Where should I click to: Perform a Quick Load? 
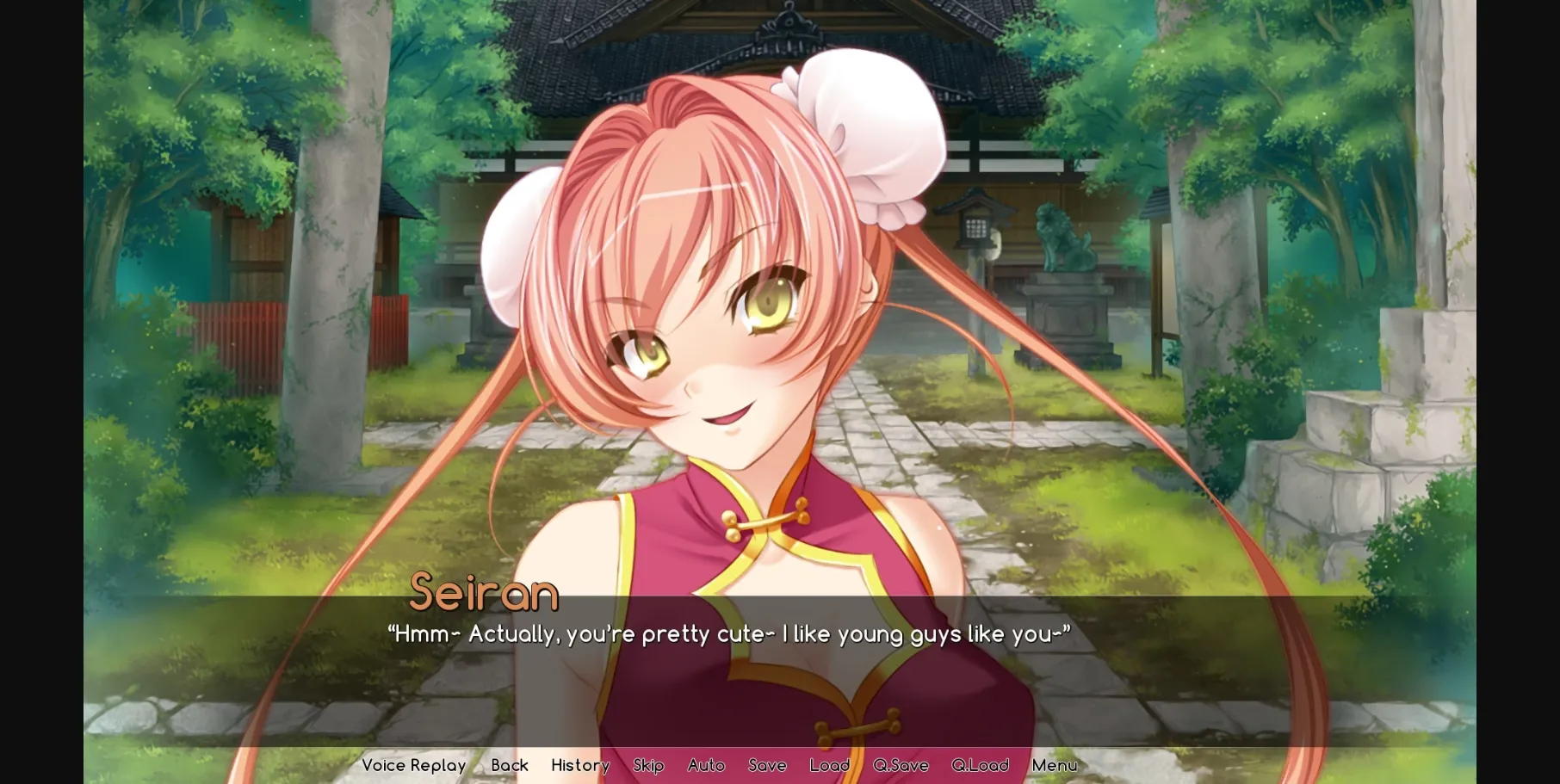click(x=981, y=765)
